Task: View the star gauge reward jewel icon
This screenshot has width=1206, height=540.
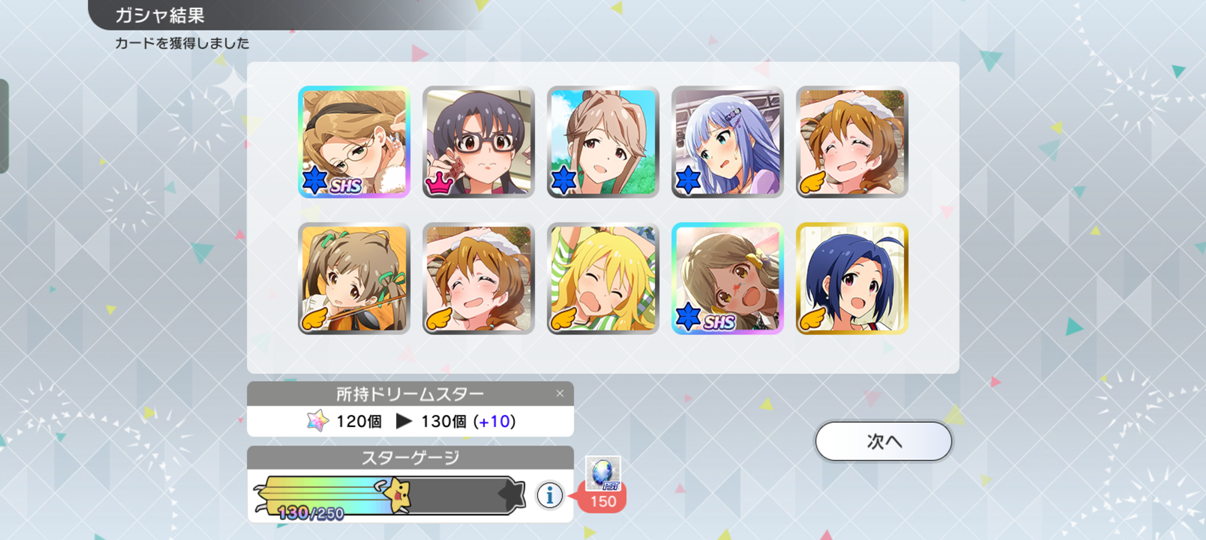Action: [x=603, y=474]
